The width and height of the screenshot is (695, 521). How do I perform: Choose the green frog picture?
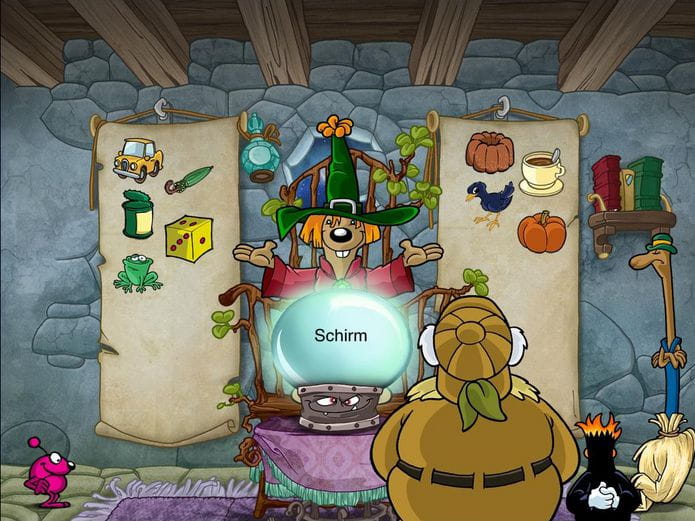point(137,273)
